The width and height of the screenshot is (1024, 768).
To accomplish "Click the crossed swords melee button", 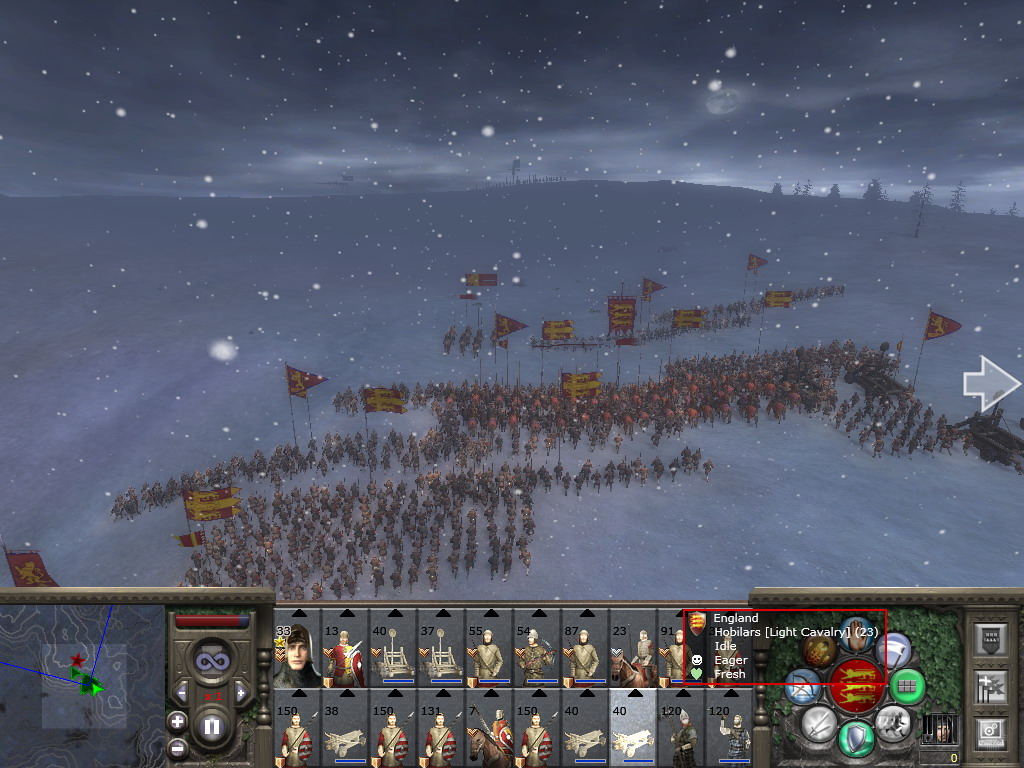I will click(818, 722).
